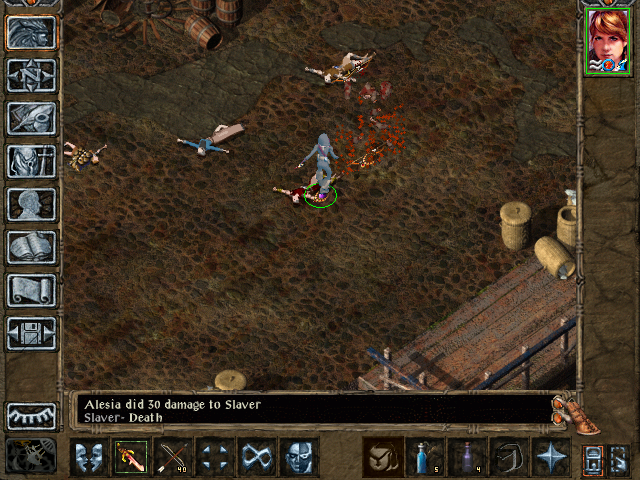This screenshot has width=640, height=480.
Task: Select the bow with 40 arrows slot
Action: click(x=174, y=457)
